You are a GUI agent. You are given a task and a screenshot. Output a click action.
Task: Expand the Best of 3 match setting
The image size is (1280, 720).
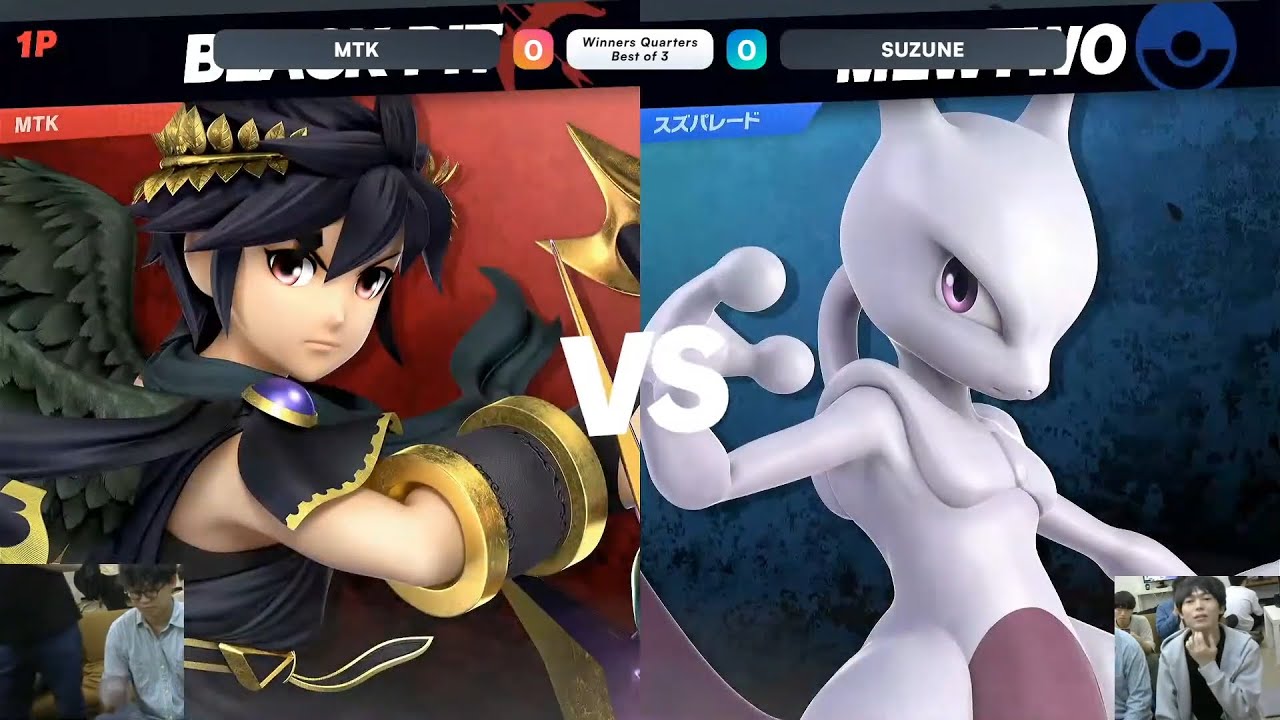(641, 55)
